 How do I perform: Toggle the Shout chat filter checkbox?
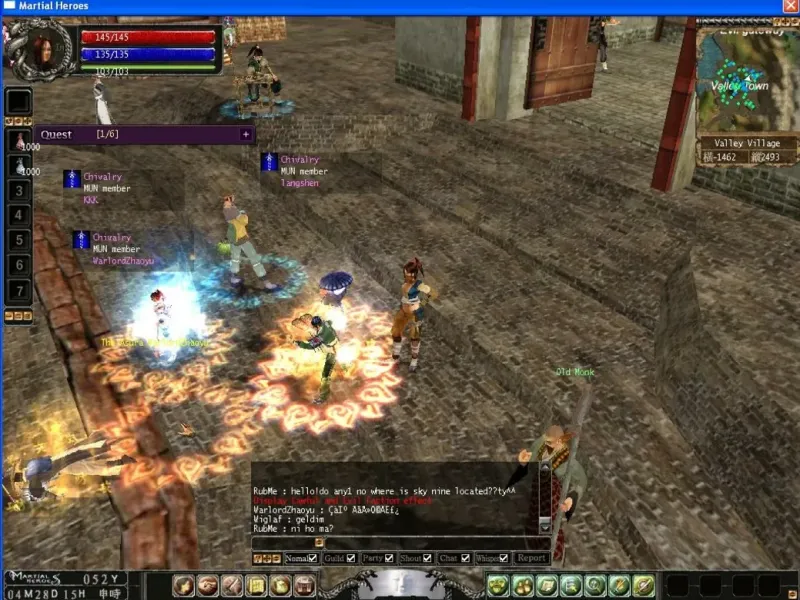(x=428, y=558)
